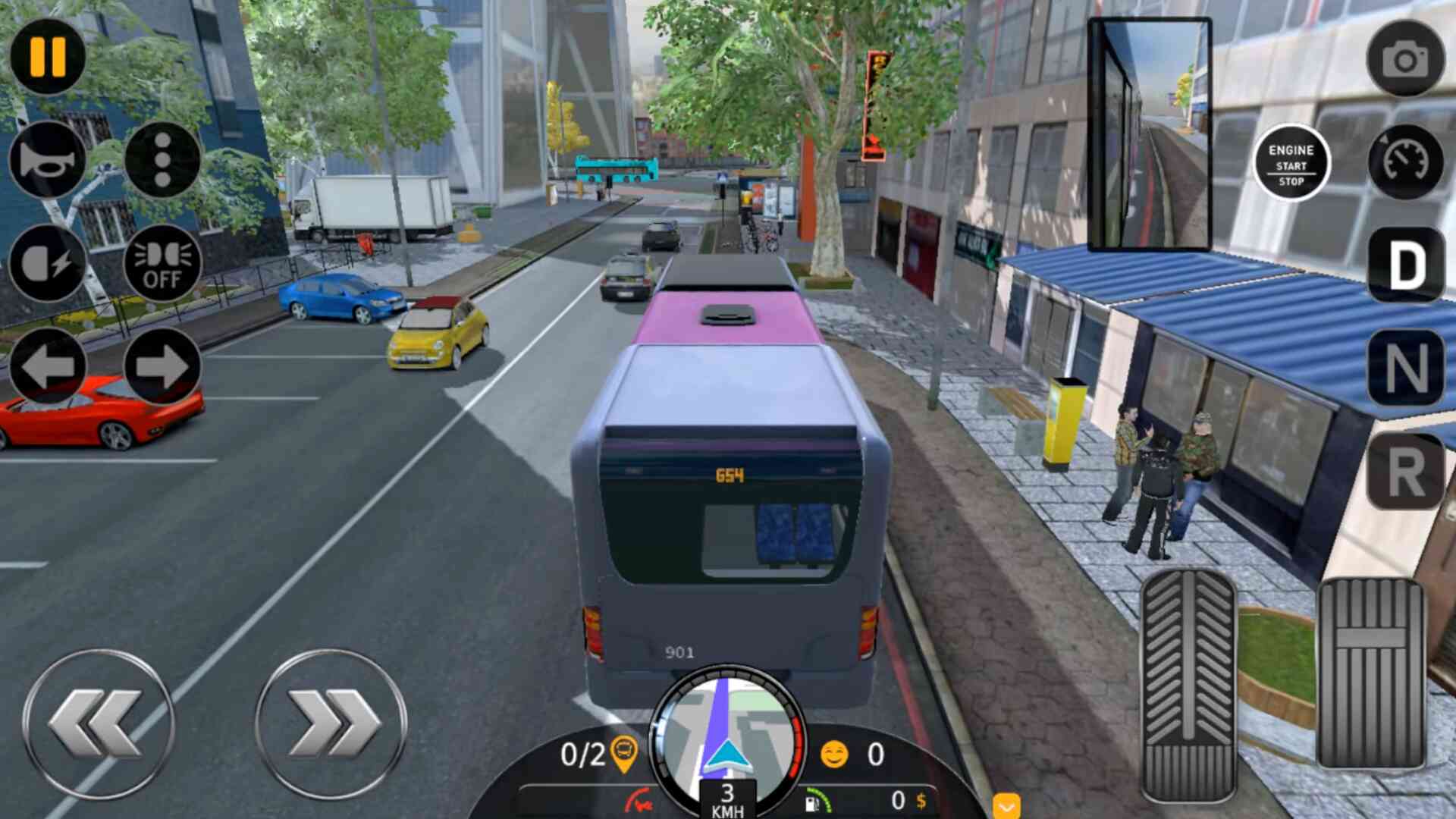Tap the speedometer gauge icon
The image size is (1456, 819).
(1405, 162)
